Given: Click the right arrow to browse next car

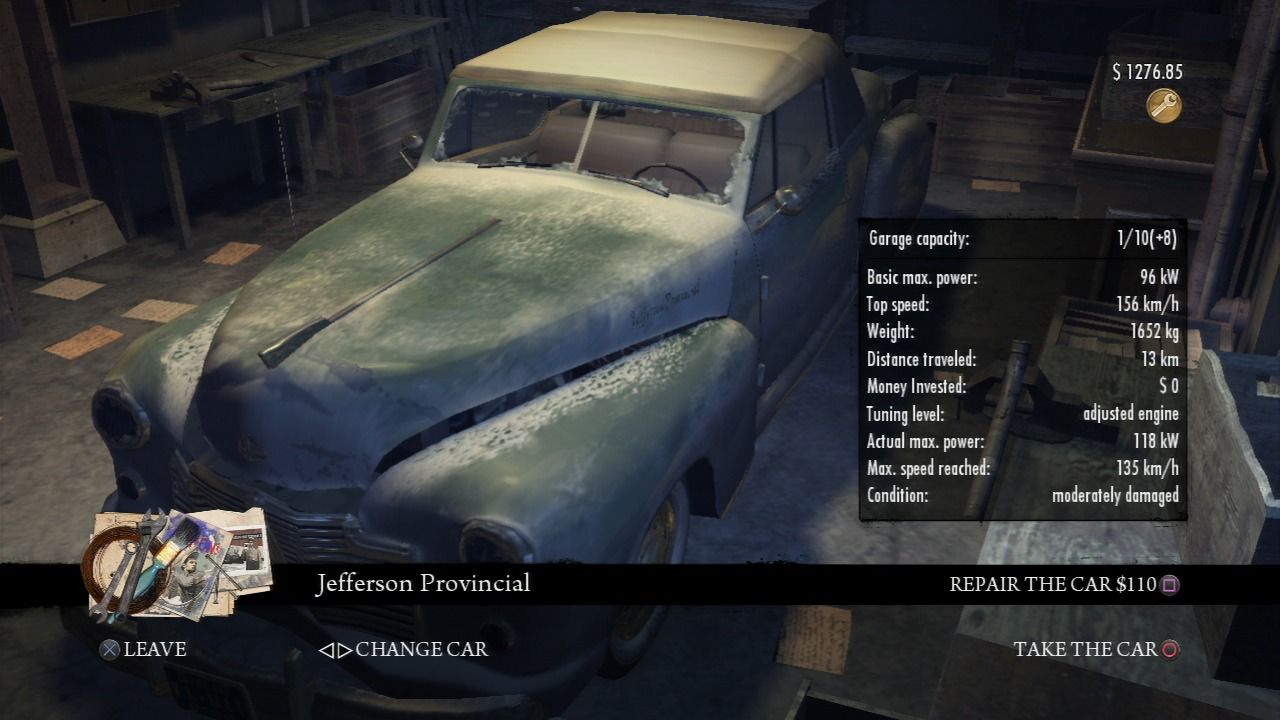Looking at the screenshot, I should (x=345, y=649).
